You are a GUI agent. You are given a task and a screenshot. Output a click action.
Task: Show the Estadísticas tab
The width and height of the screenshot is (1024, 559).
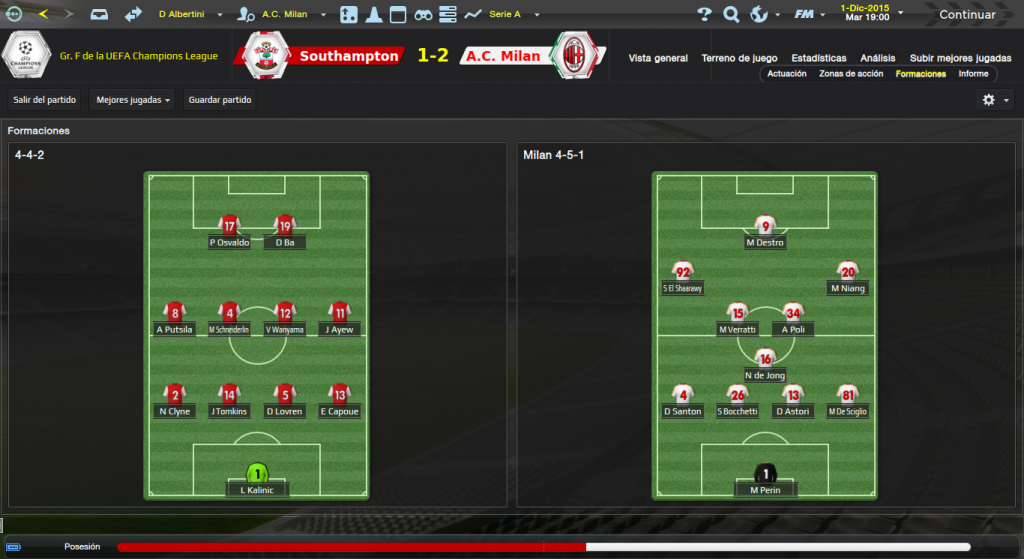pyautogui.click(x=818, y=58)
